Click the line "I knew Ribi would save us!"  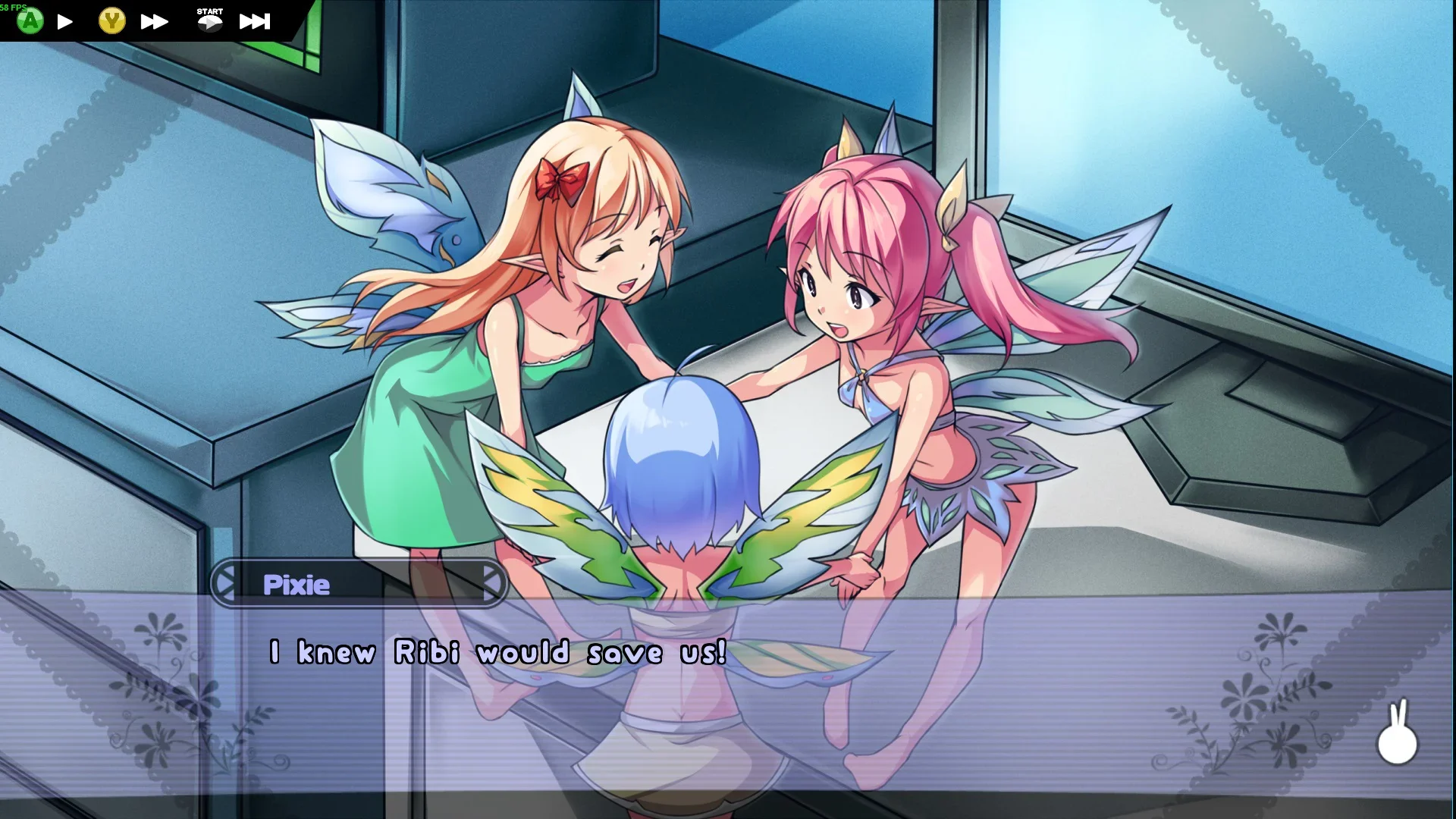point(496,651)
